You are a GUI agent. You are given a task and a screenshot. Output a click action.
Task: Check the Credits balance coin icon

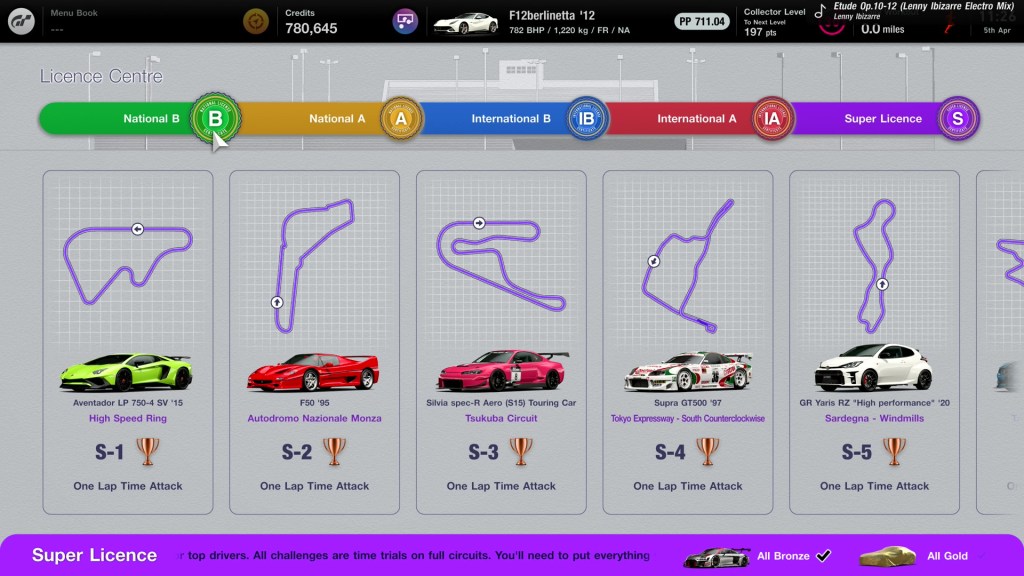(x=257, y=21)
